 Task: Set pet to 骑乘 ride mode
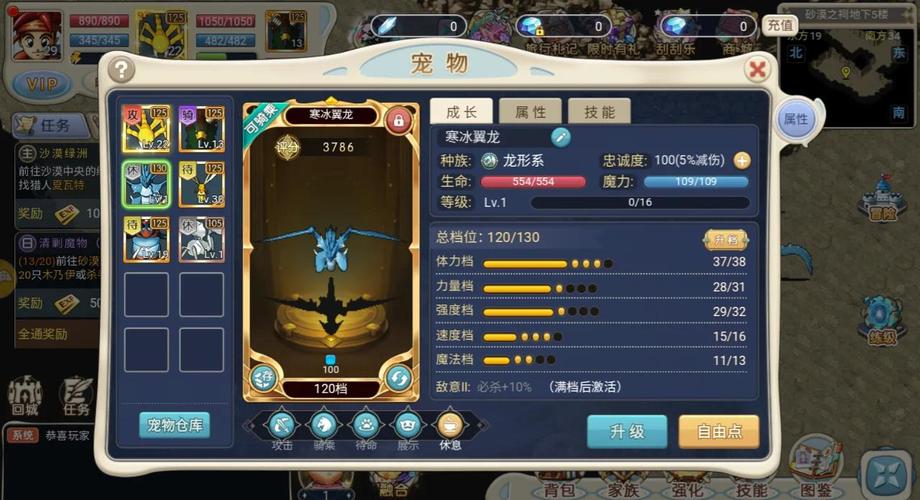(323, 427)
